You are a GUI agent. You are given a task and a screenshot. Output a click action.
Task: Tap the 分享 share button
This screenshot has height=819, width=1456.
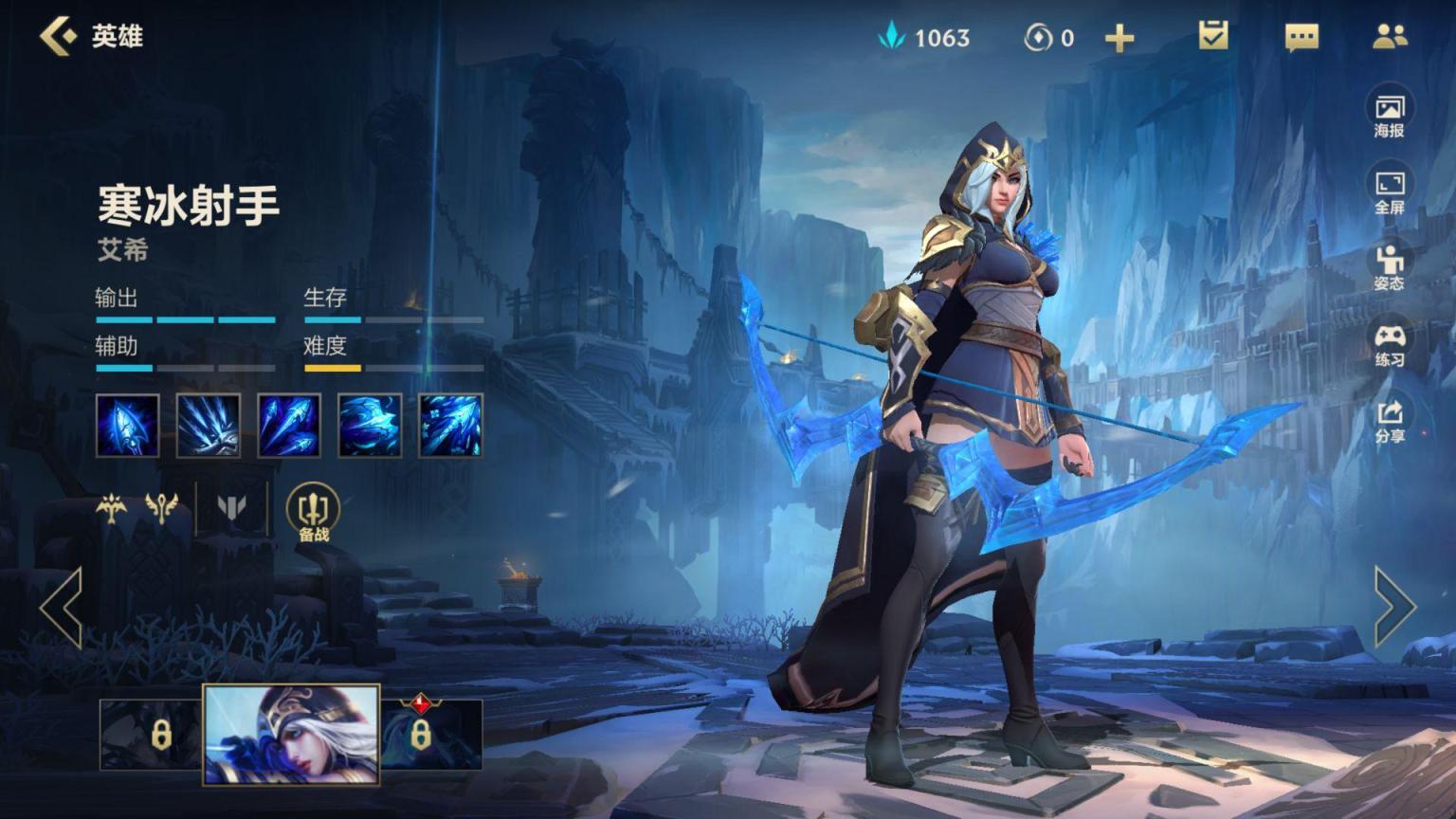pyautogui.click(x=1389, y=421)
